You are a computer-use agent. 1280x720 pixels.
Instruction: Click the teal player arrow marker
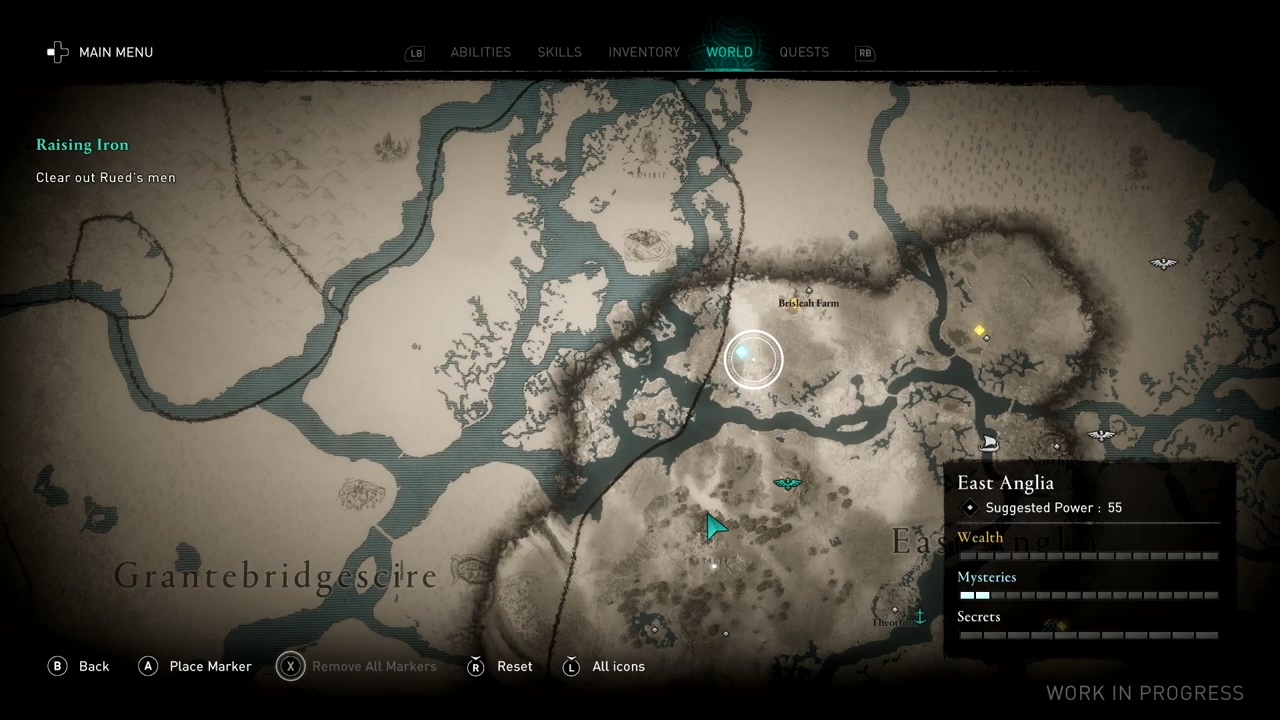[715, 526]
